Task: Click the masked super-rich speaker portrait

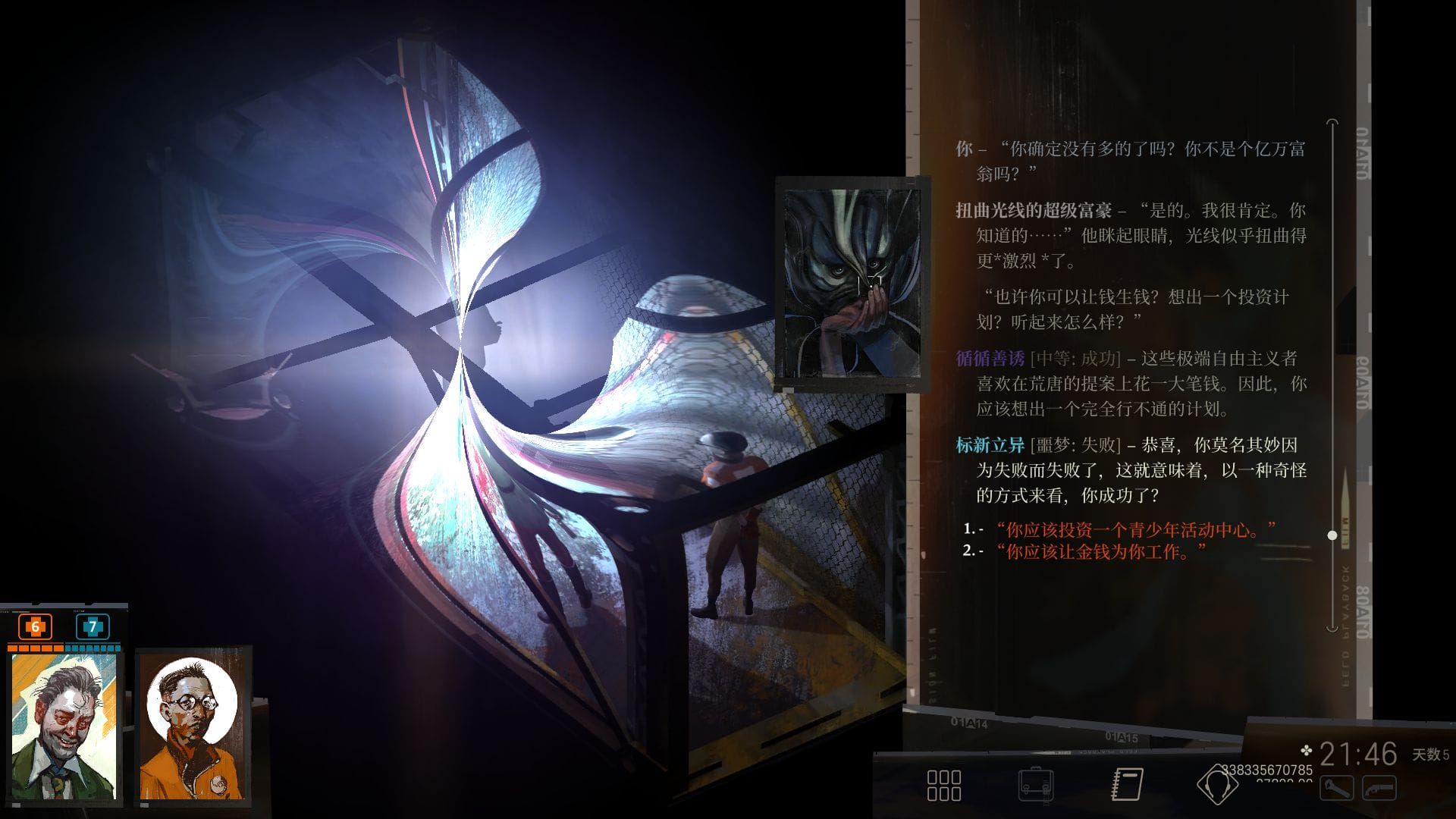Action: [852, 283]
